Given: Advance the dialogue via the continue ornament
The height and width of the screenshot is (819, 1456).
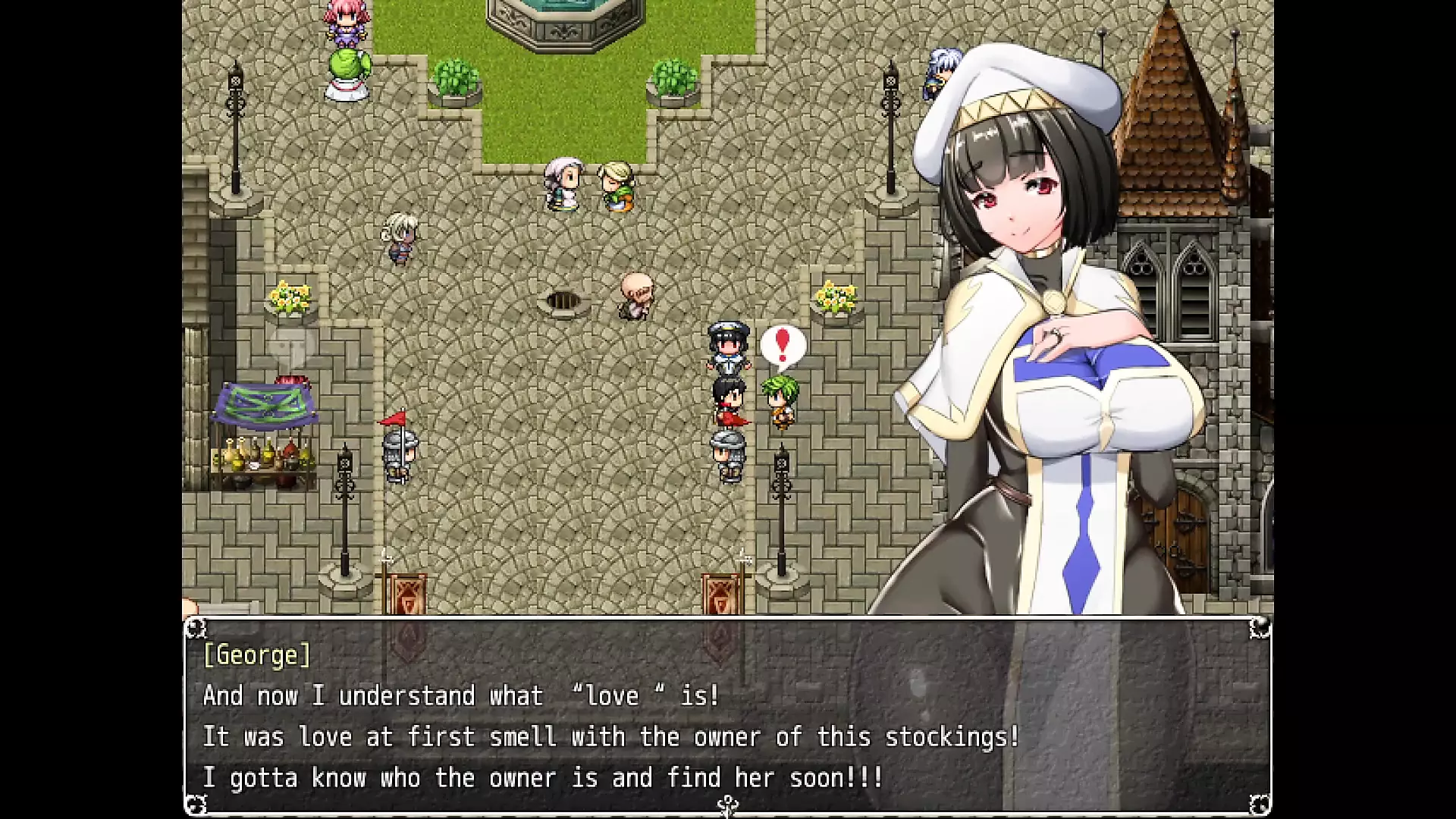Looking at the screenshot, I should click(728, 805).
